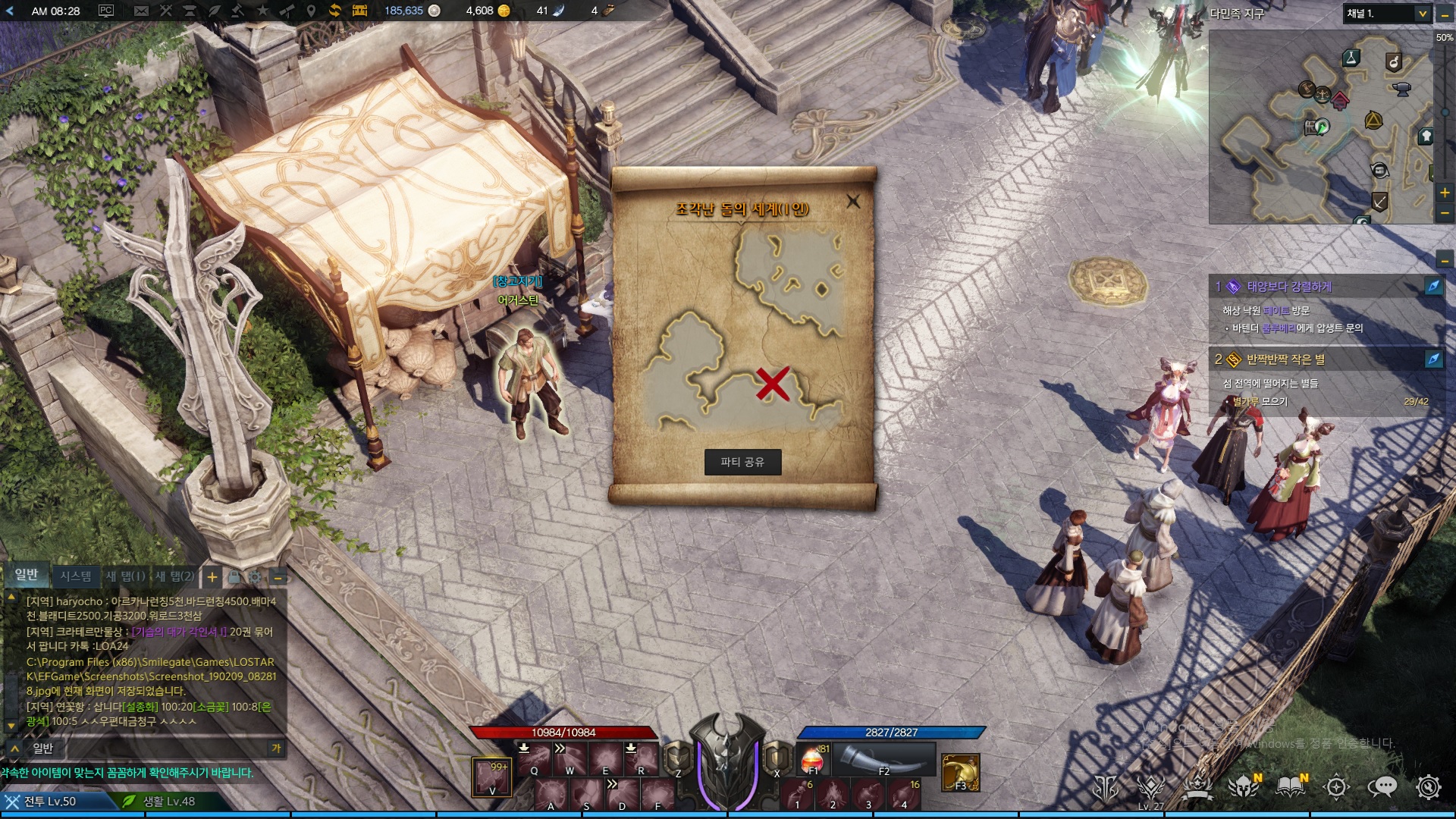This screenshot has height=819, width=1456.
Task: Select the 새 탭(1) chat tab
Action: click(126, 576)
